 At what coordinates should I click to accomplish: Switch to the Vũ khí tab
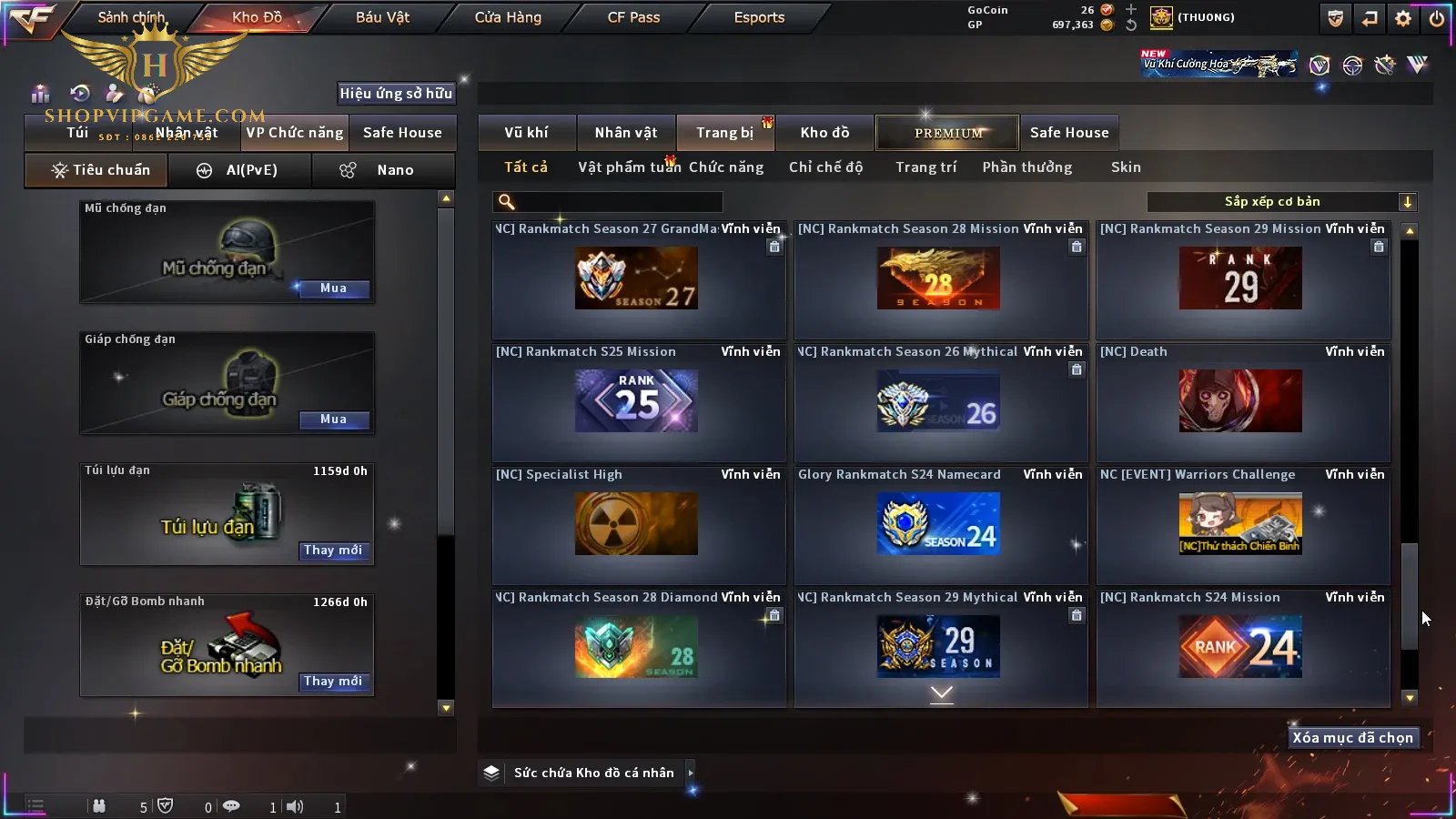coord(526,133)
